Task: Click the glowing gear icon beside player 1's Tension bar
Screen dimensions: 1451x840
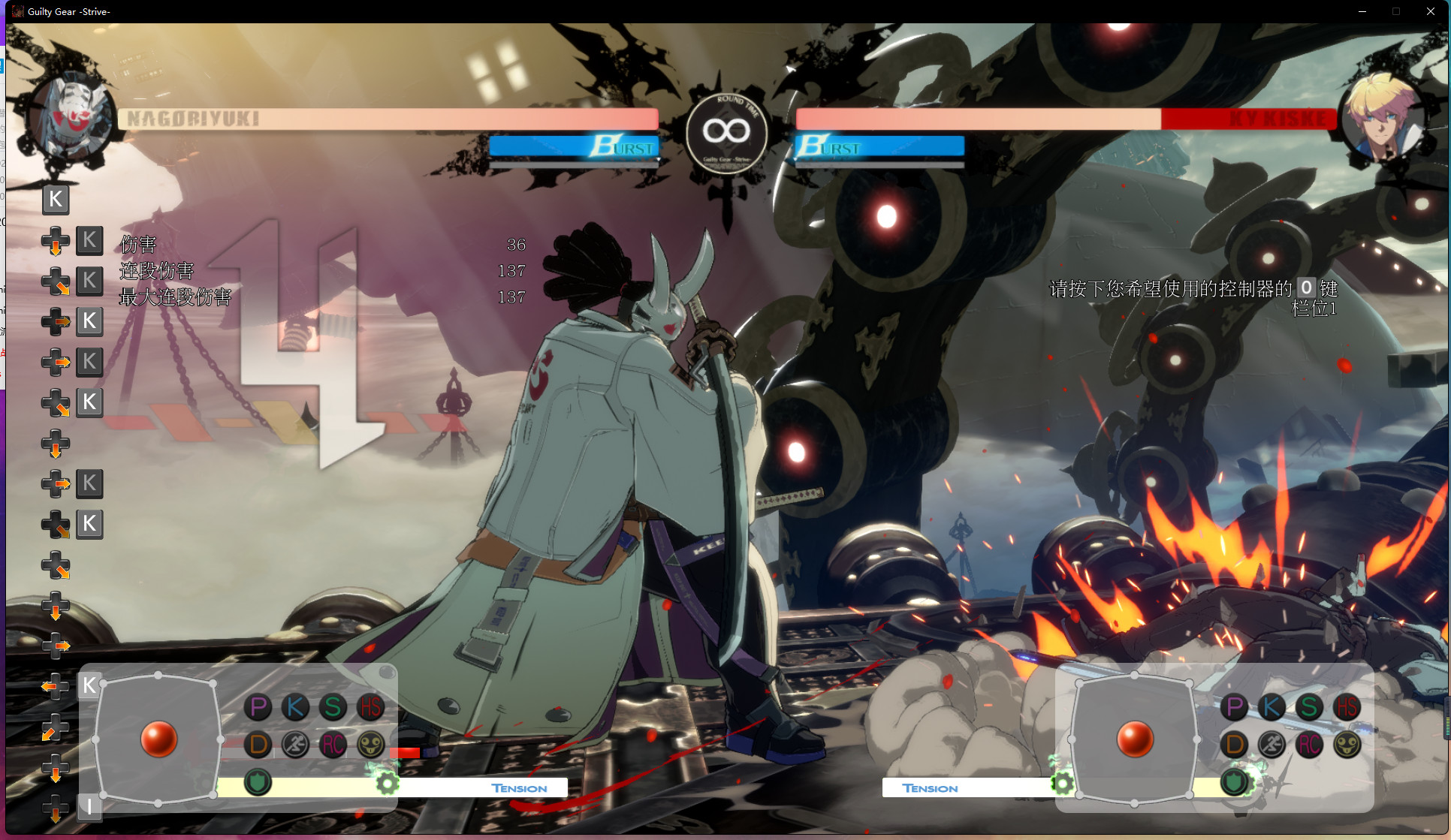Action: [387, 781]
